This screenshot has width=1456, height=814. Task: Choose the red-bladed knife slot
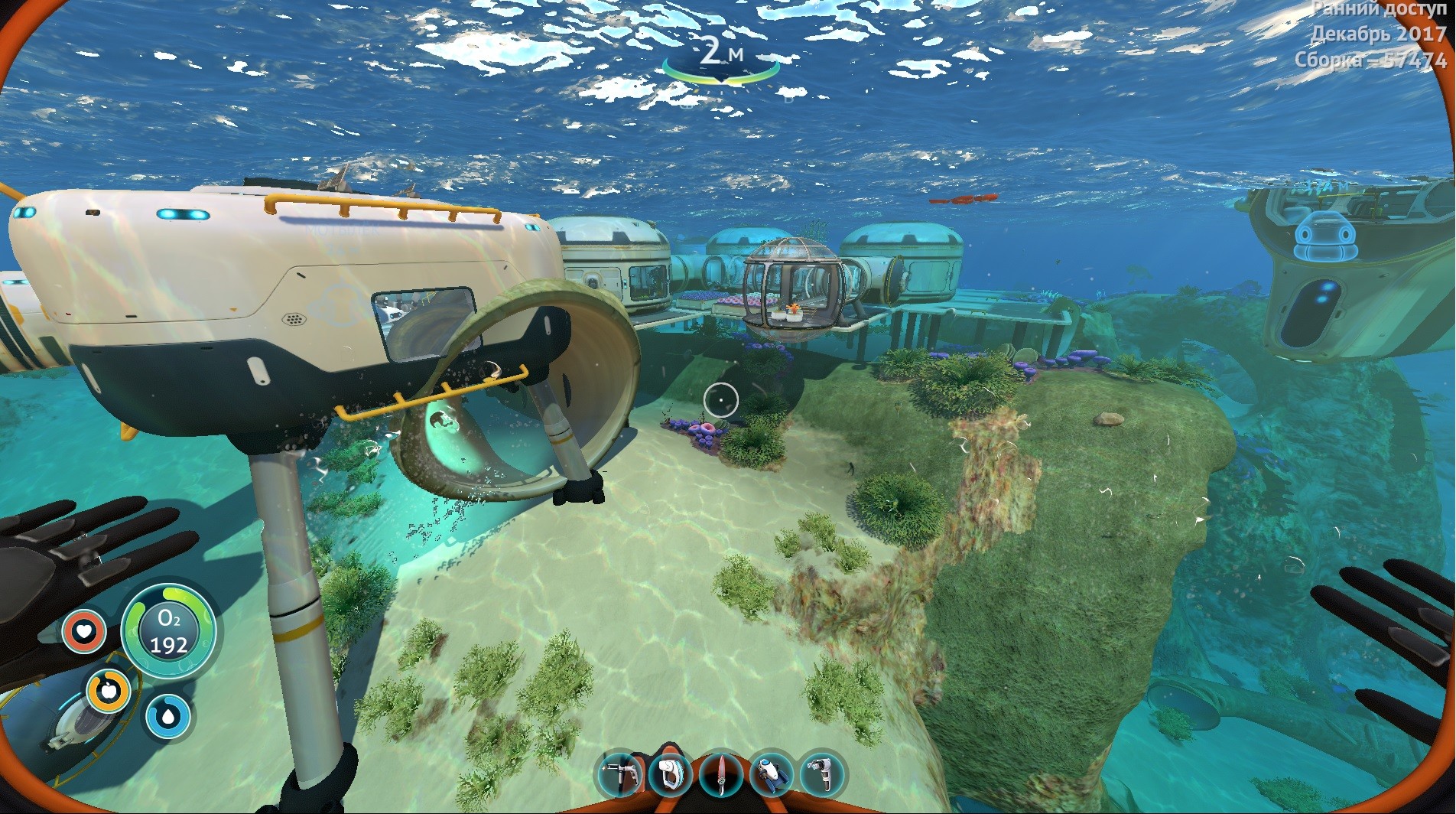(720, 773)
